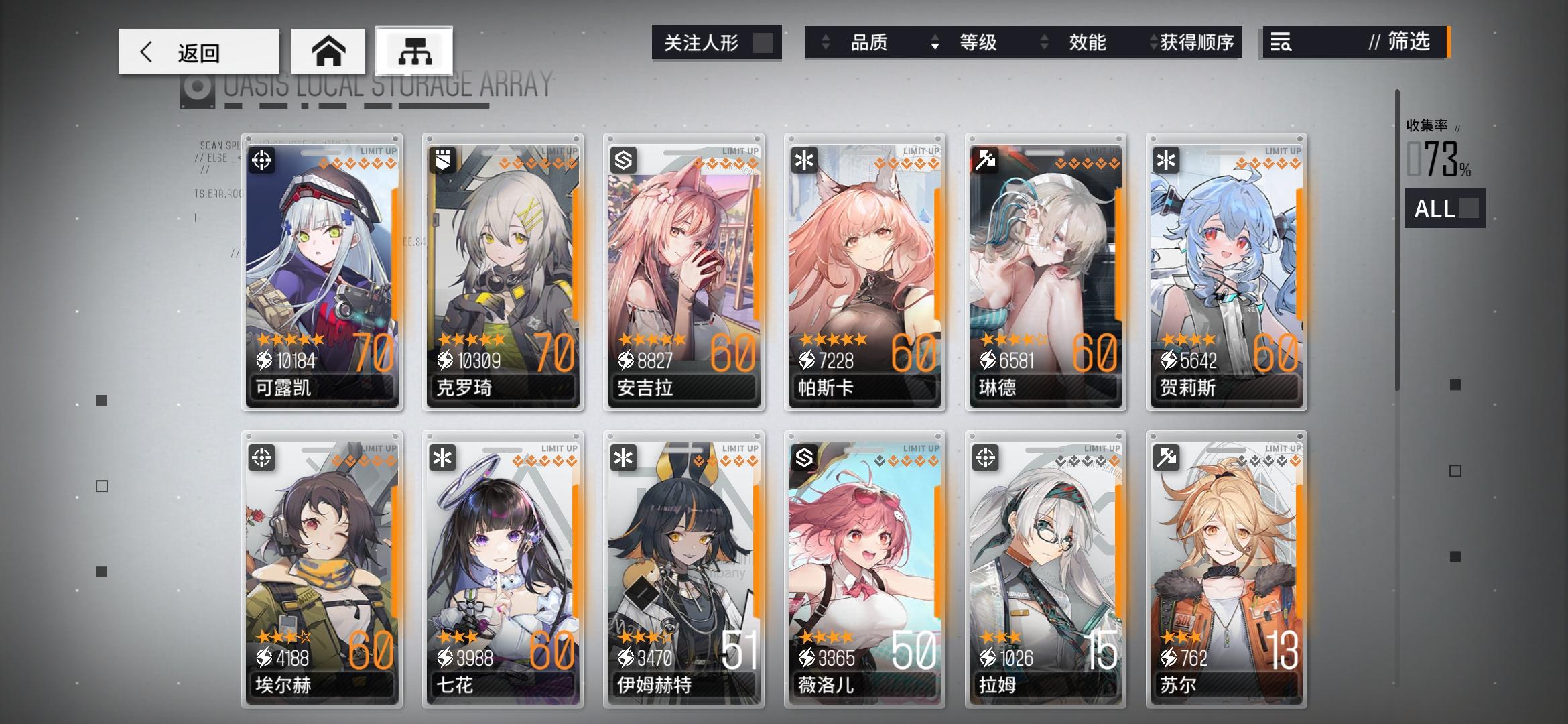The width and height of the screenshot is (1568, 724).
Task: Select the 薇洛儿 character card
Action: click(865, 570)
